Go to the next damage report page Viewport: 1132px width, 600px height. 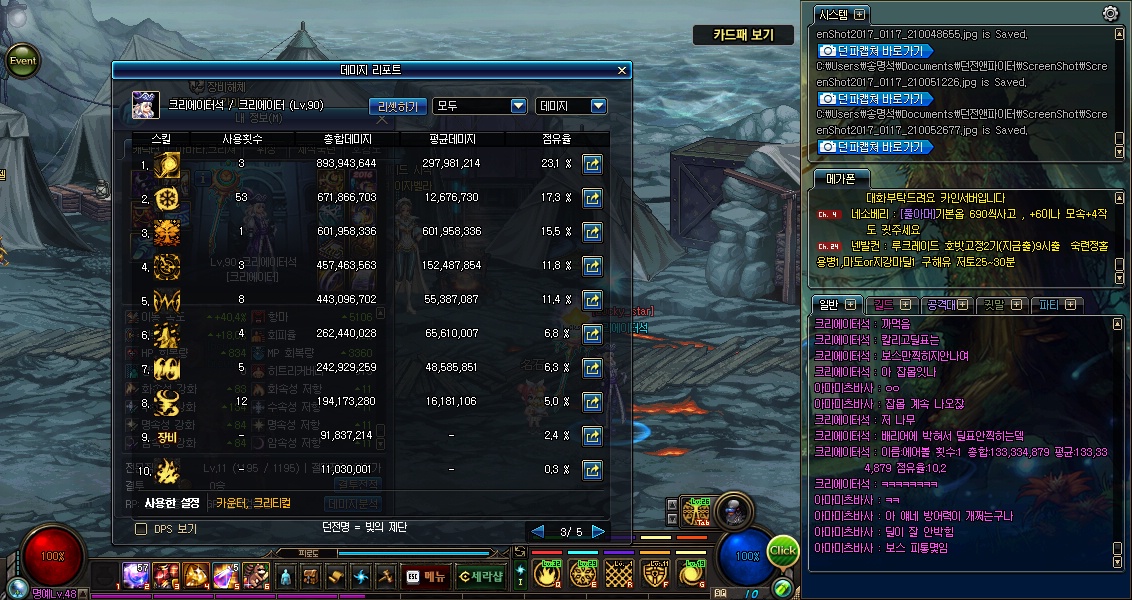[x=598, y=531]
